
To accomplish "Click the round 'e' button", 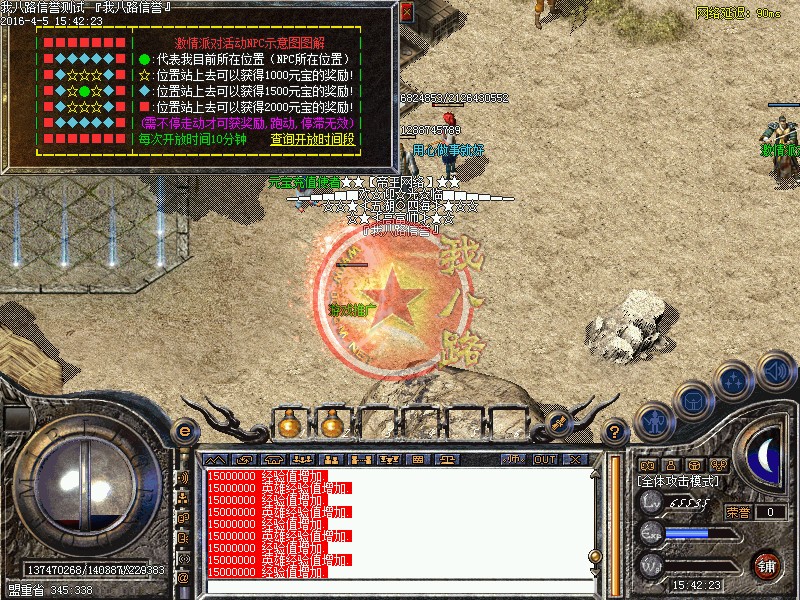I will point(183,430).
